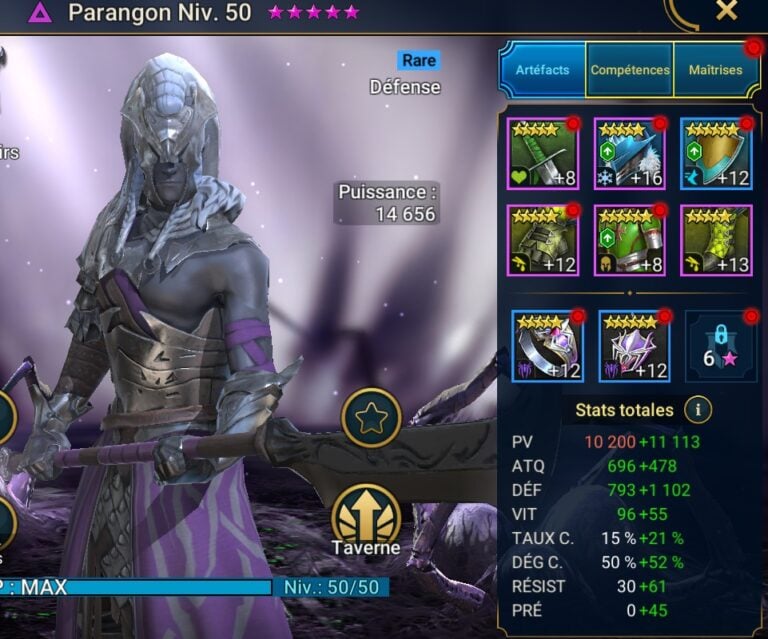Open the green chestplate artifact +8
Viewport: 768px width, 639px height.
[x=630, y=240]
